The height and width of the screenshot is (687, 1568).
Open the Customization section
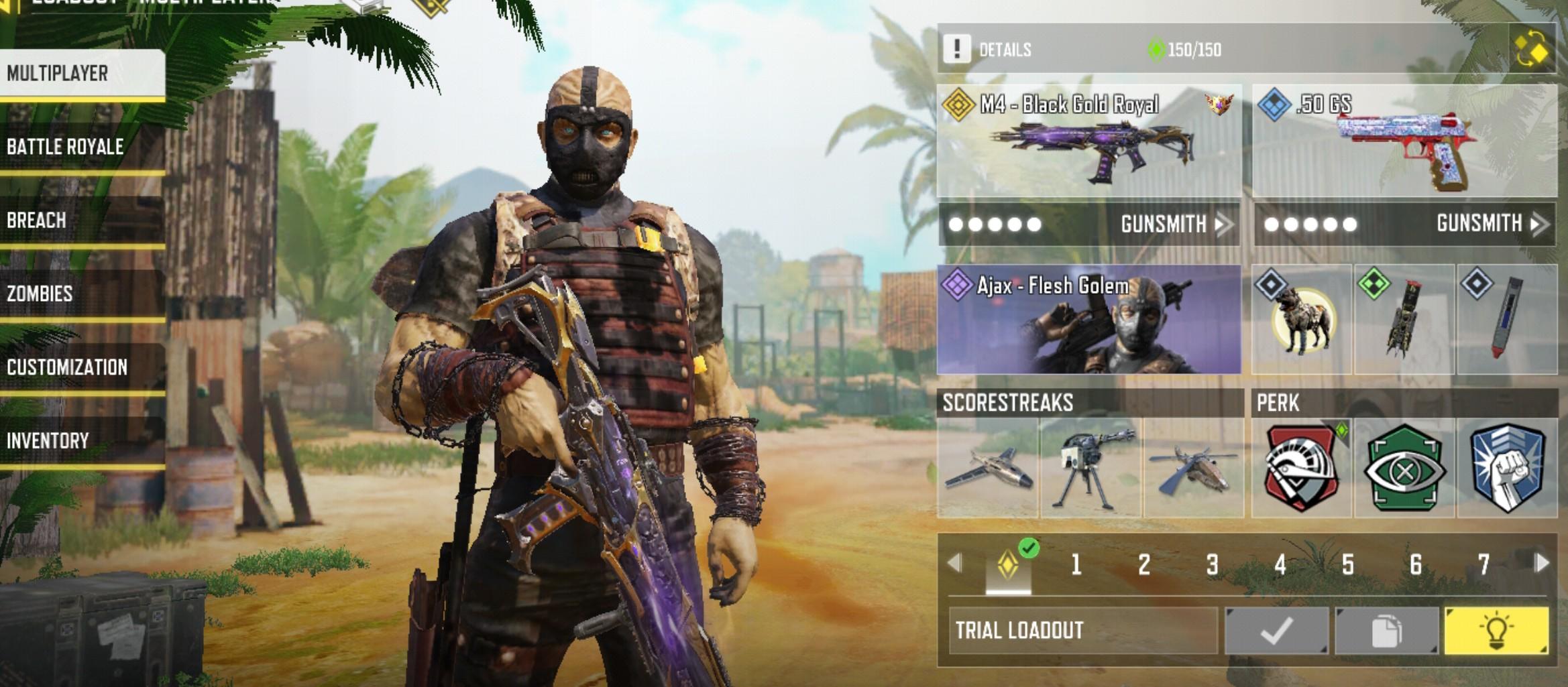82,367
